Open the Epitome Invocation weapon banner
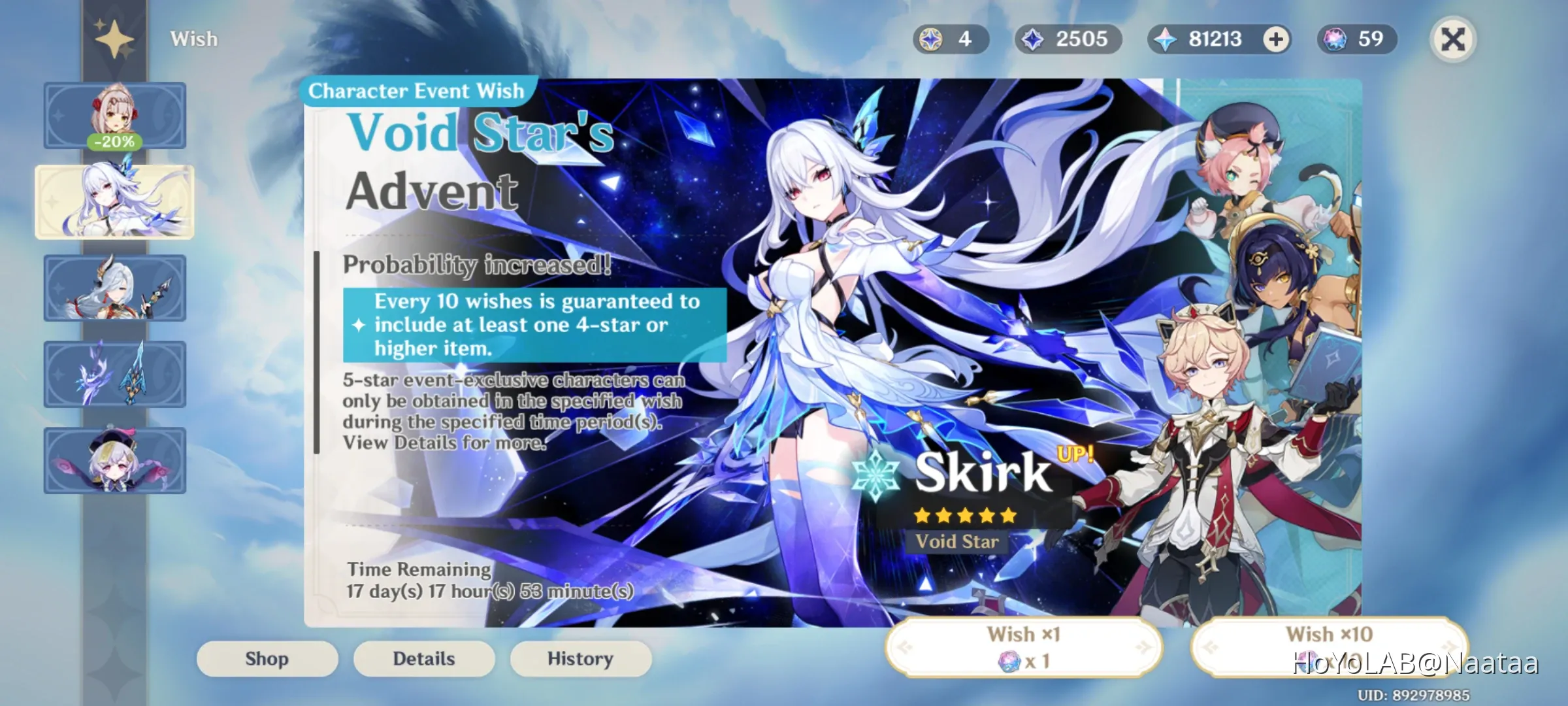 click(114, 373)
